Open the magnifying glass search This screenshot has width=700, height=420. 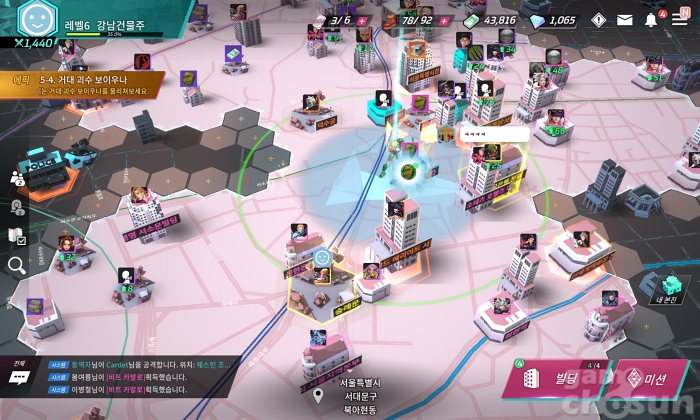point(17,265)
